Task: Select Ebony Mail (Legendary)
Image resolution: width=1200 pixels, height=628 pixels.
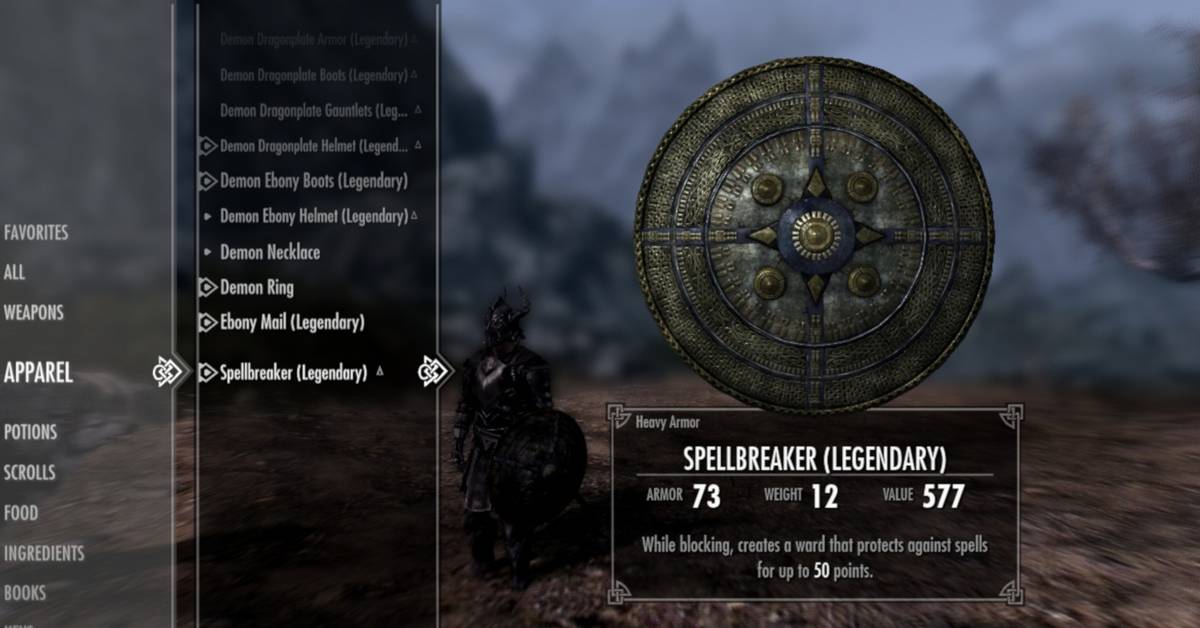Action: click(x=292, y=323)
